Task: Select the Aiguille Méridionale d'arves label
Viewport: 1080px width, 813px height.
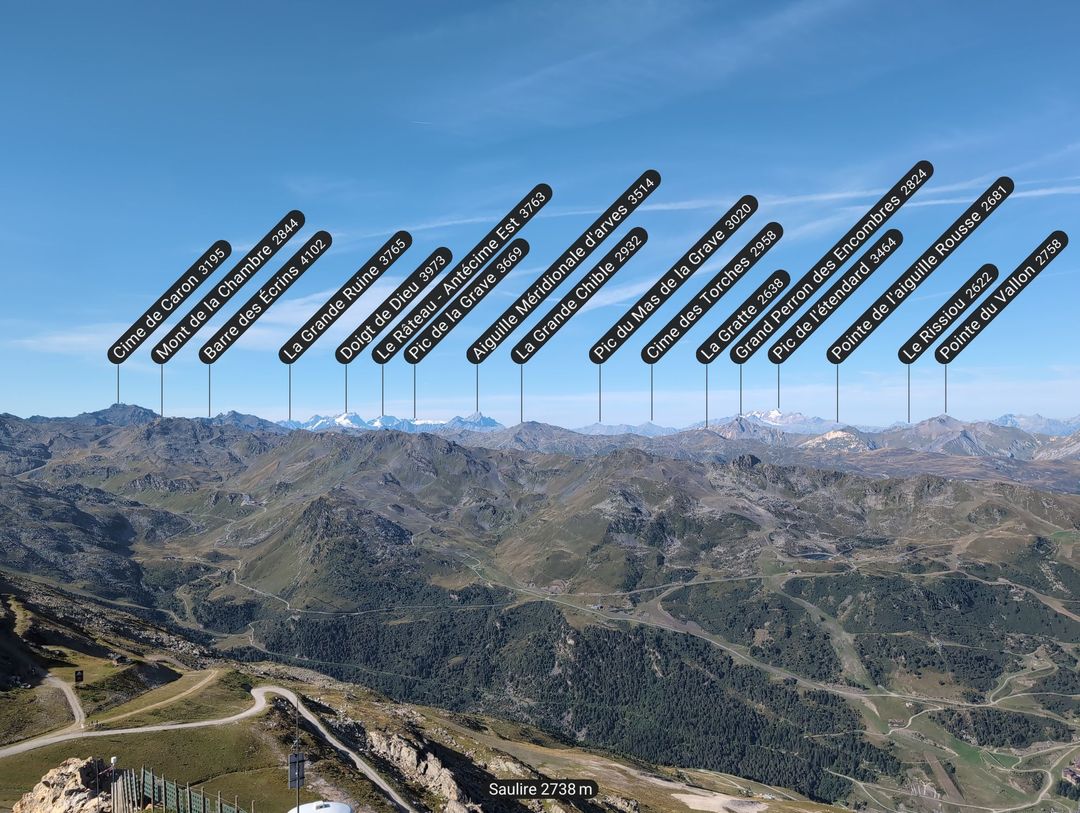Action: (x=563, y=267)
